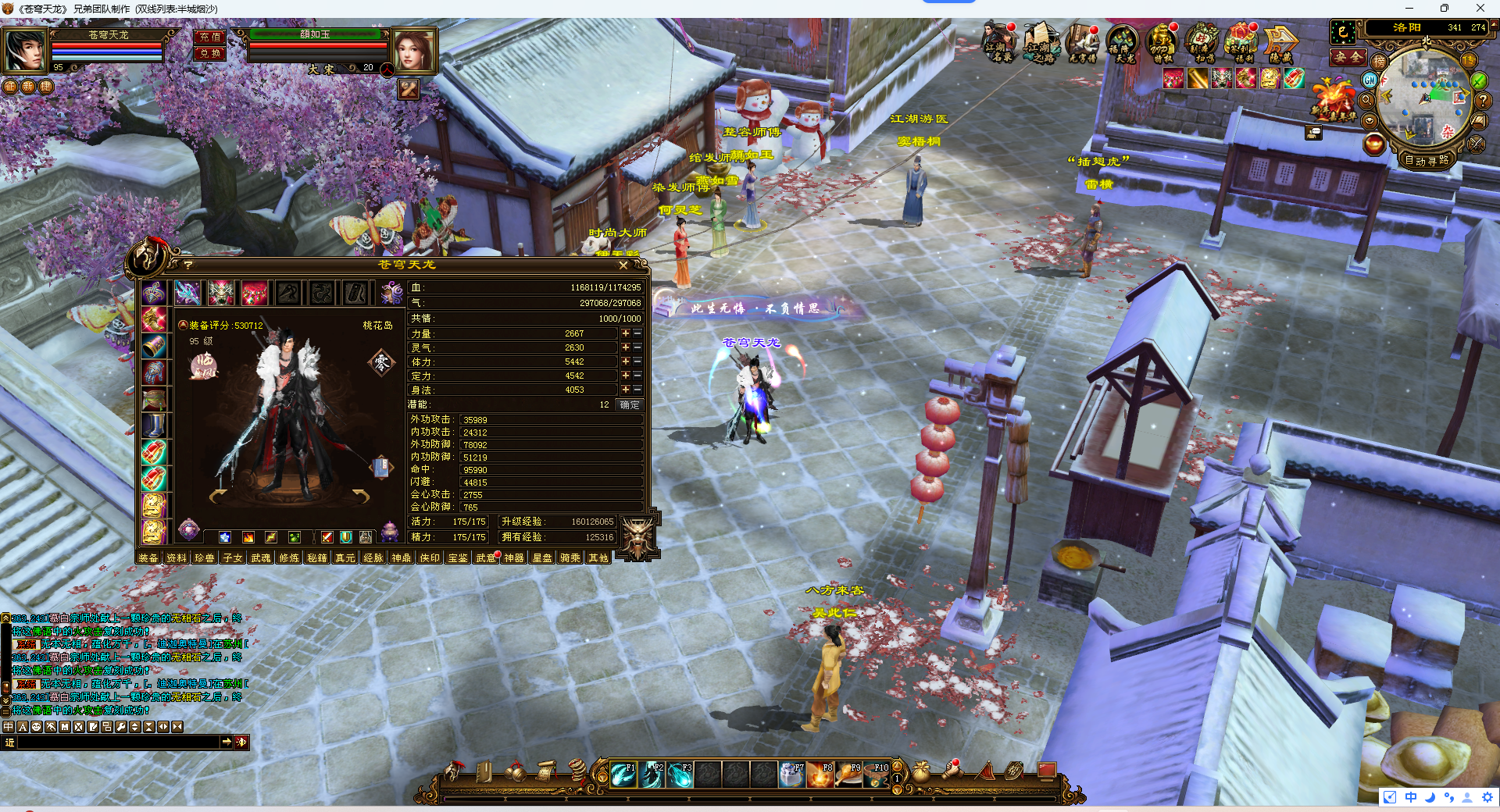Open the 武魂 tab
Screen dimensions: 1500x812
[x=261, y=557]
